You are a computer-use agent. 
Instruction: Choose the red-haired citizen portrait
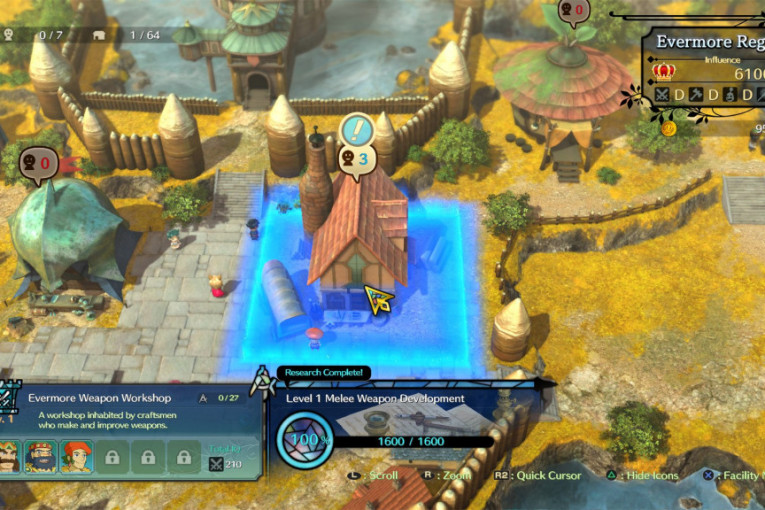coord(75,457)
